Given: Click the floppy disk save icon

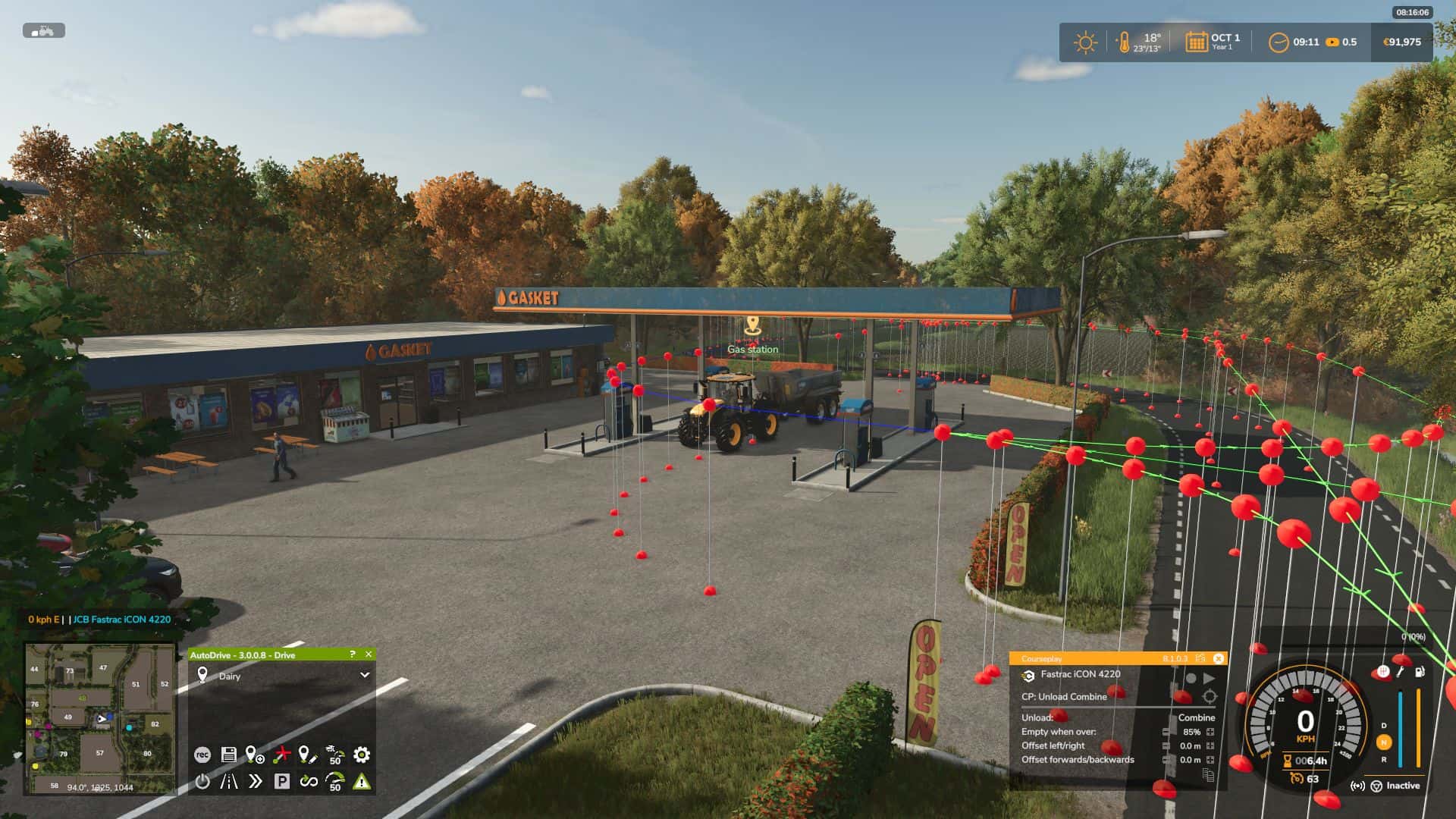Looking at the screenshot, I should tap(228, 755).
